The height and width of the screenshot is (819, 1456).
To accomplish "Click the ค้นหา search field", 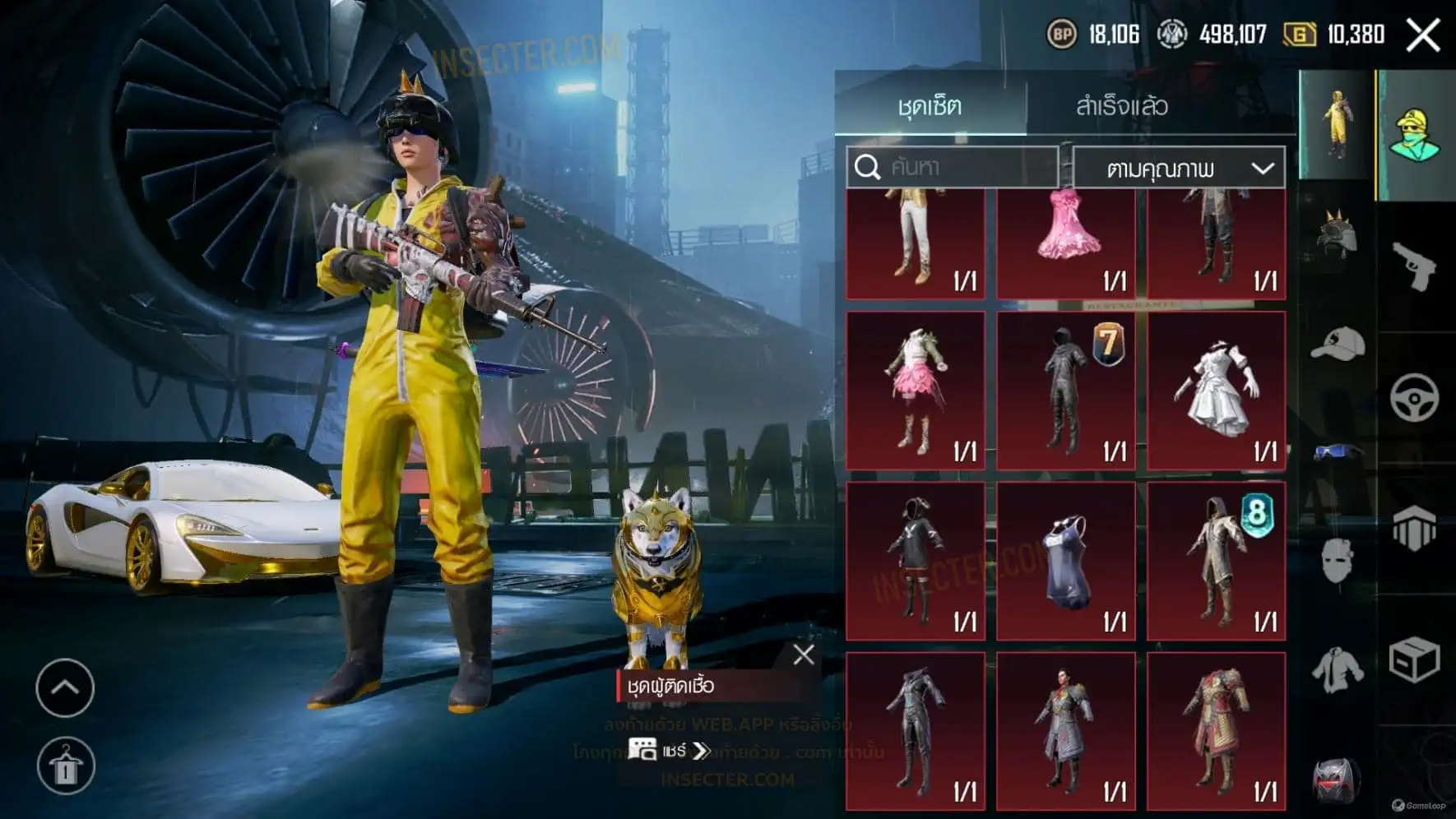I will [x=953, y=168].
